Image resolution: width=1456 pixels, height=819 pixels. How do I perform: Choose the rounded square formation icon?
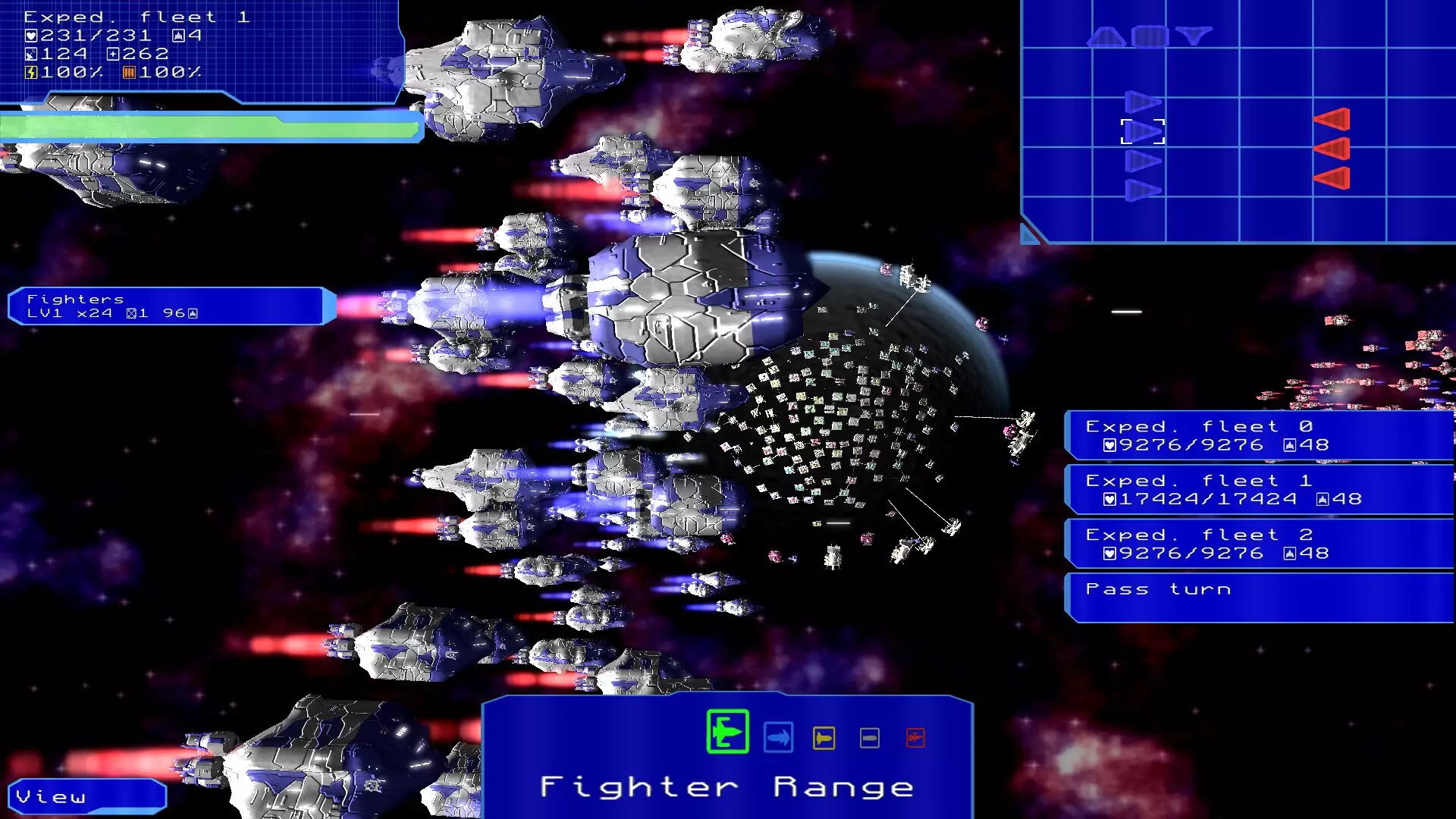pos(1150,36)
